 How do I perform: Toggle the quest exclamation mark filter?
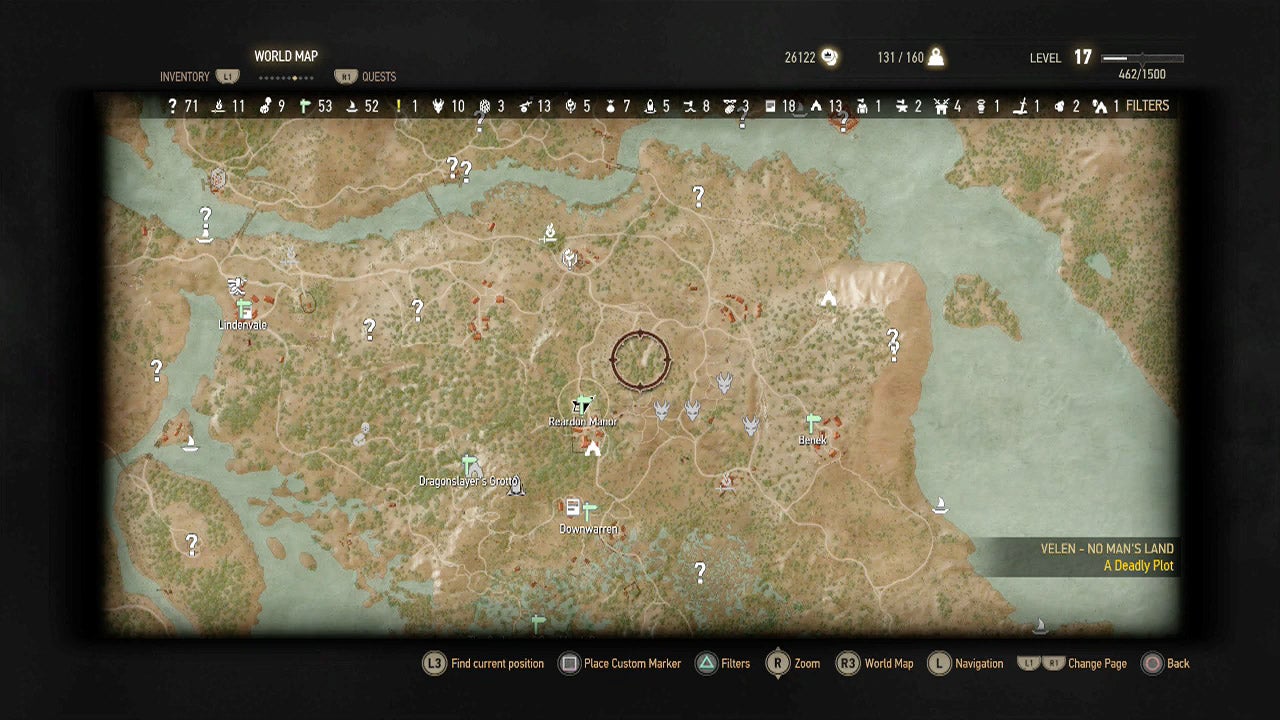tap(399, 104)
